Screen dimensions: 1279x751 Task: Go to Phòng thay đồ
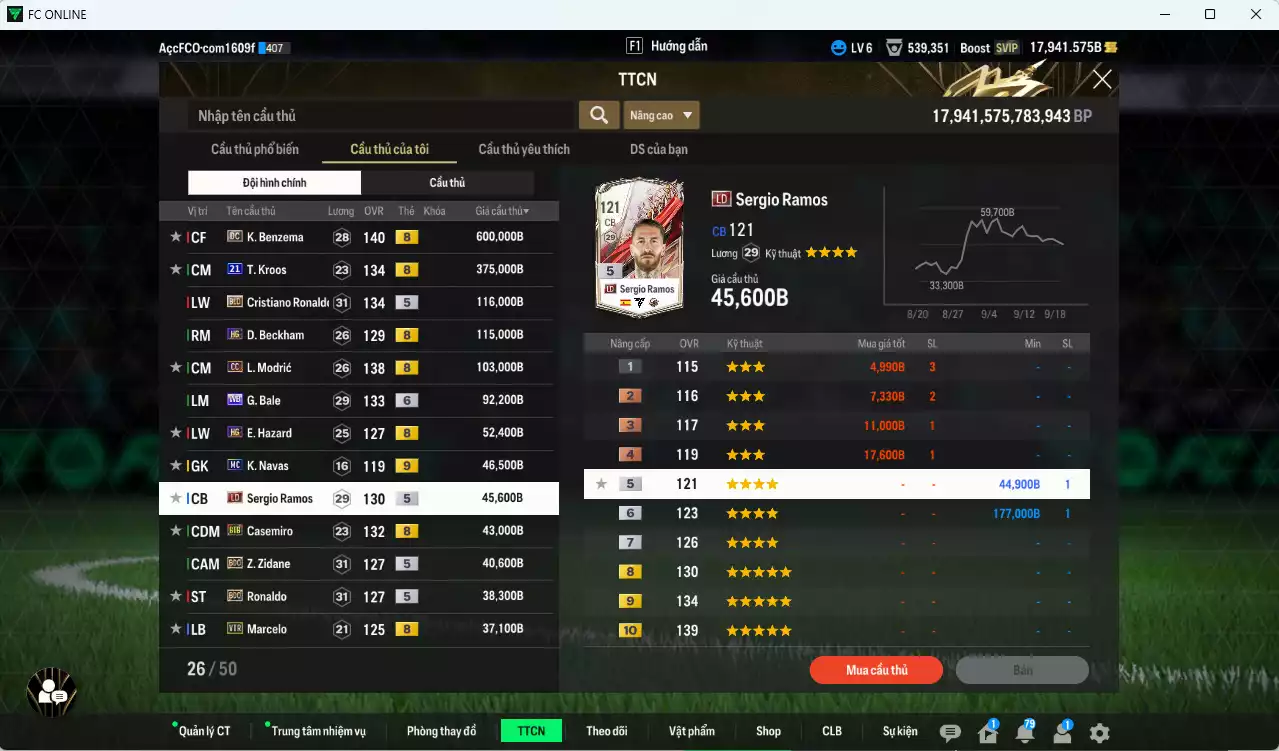(441, 731)
